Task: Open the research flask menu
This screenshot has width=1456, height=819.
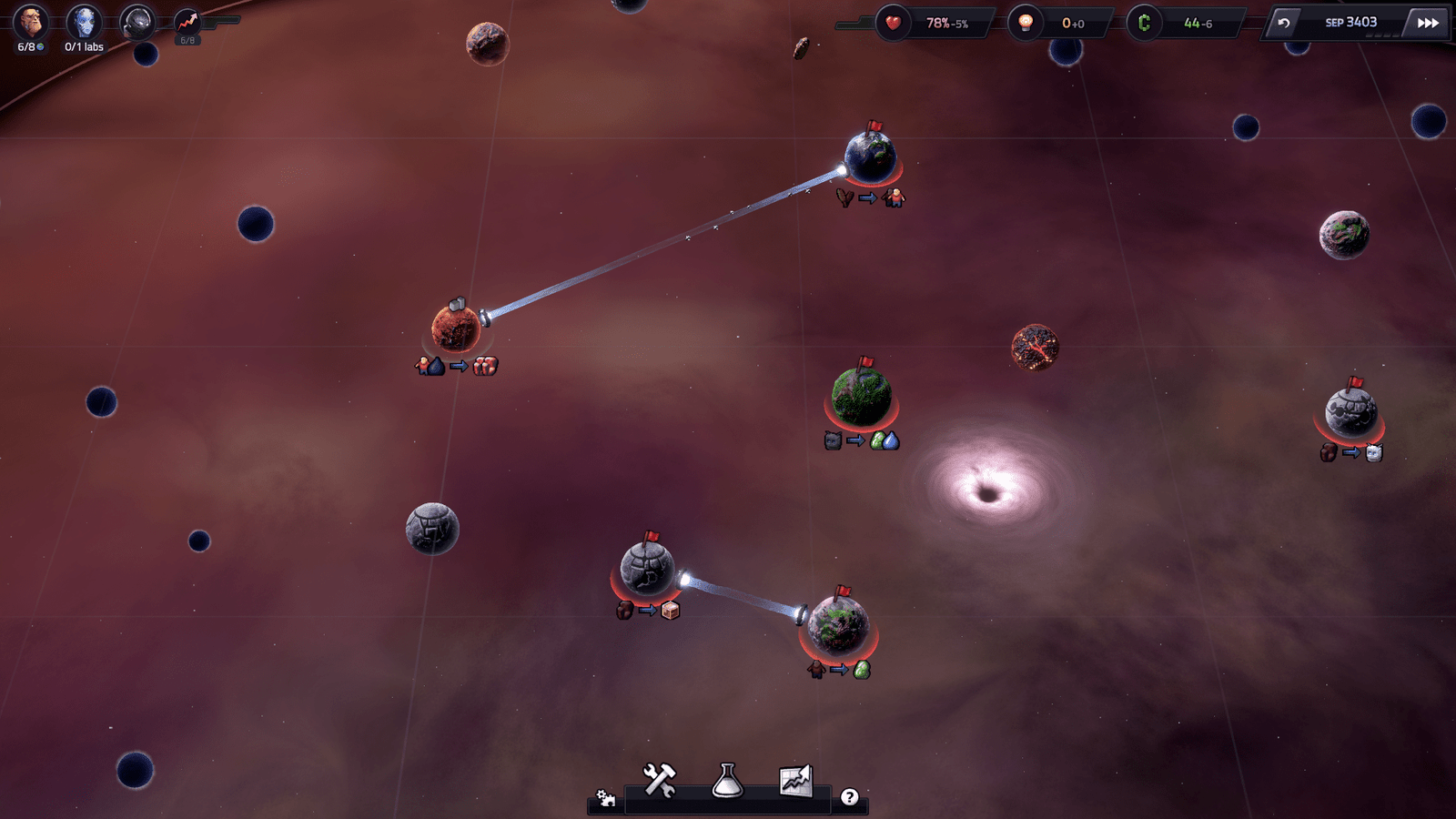Action: coord(727,780)
